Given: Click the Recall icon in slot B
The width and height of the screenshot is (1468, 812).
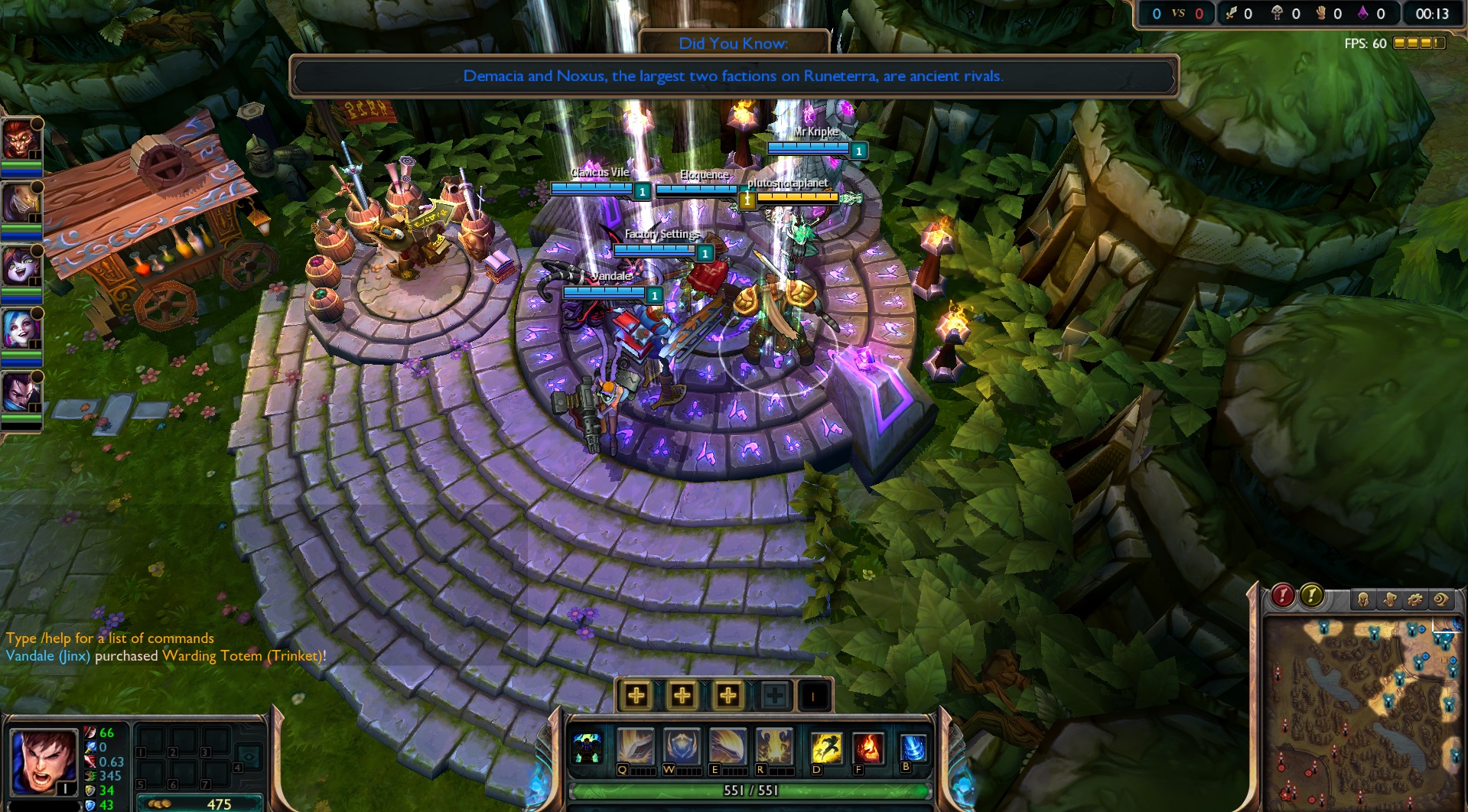Looking at the screenshot, I should [x=913, y=745].
